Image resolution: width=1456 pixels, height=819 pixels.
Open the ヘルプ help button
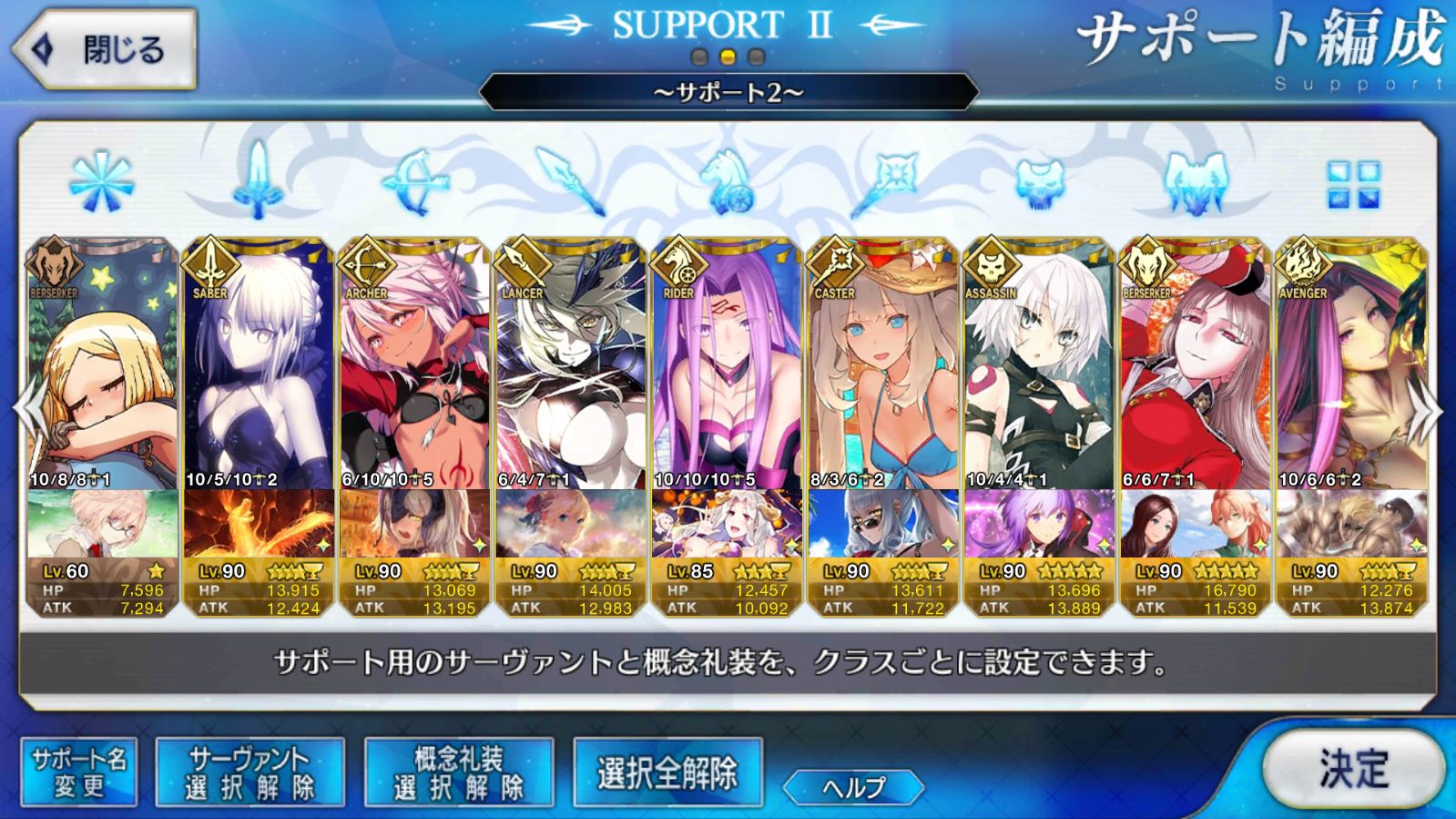[x=853, y=787]
